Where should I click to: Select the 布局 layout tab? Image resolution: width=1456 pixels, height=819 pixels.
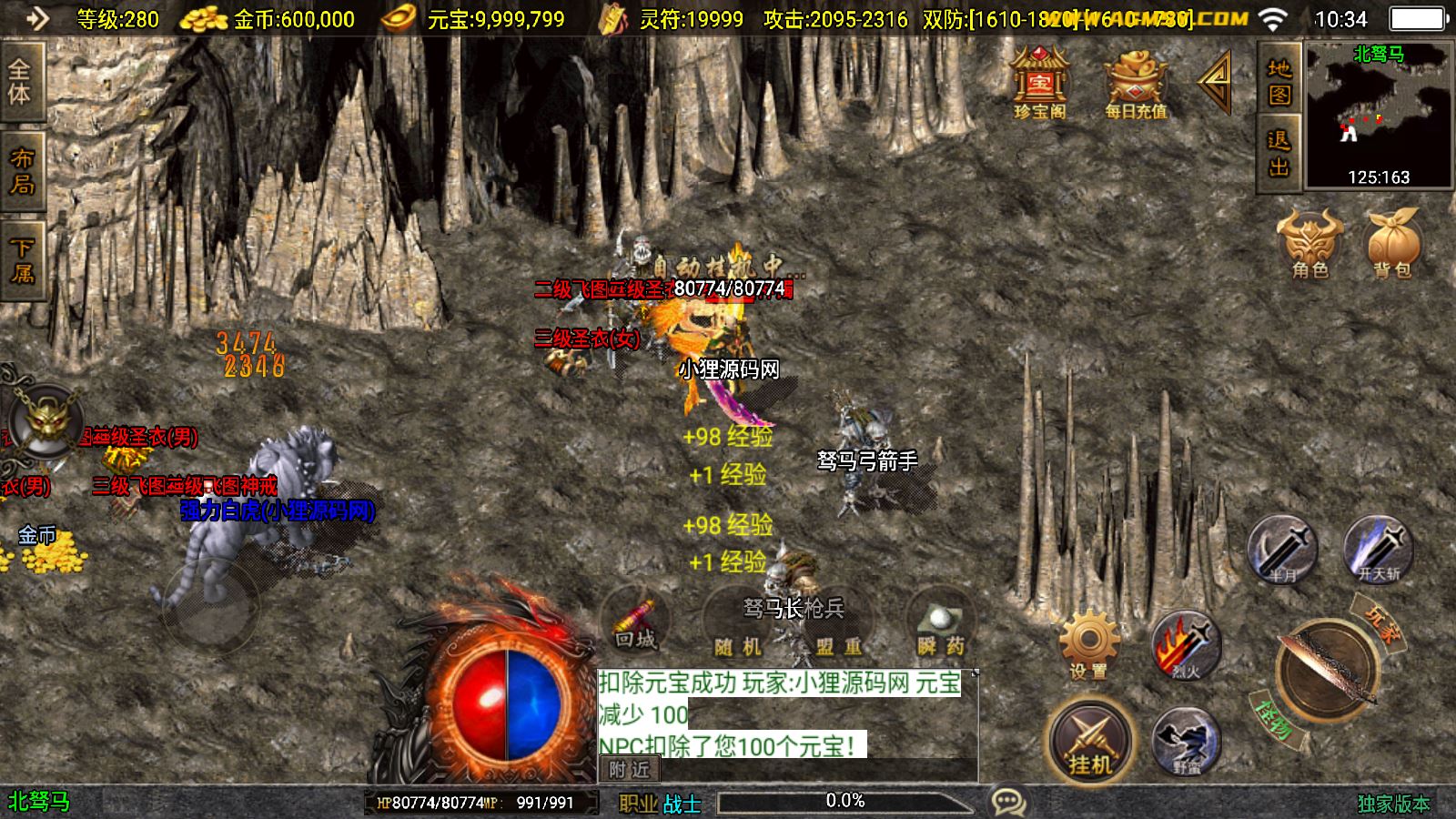click(22, 171)
